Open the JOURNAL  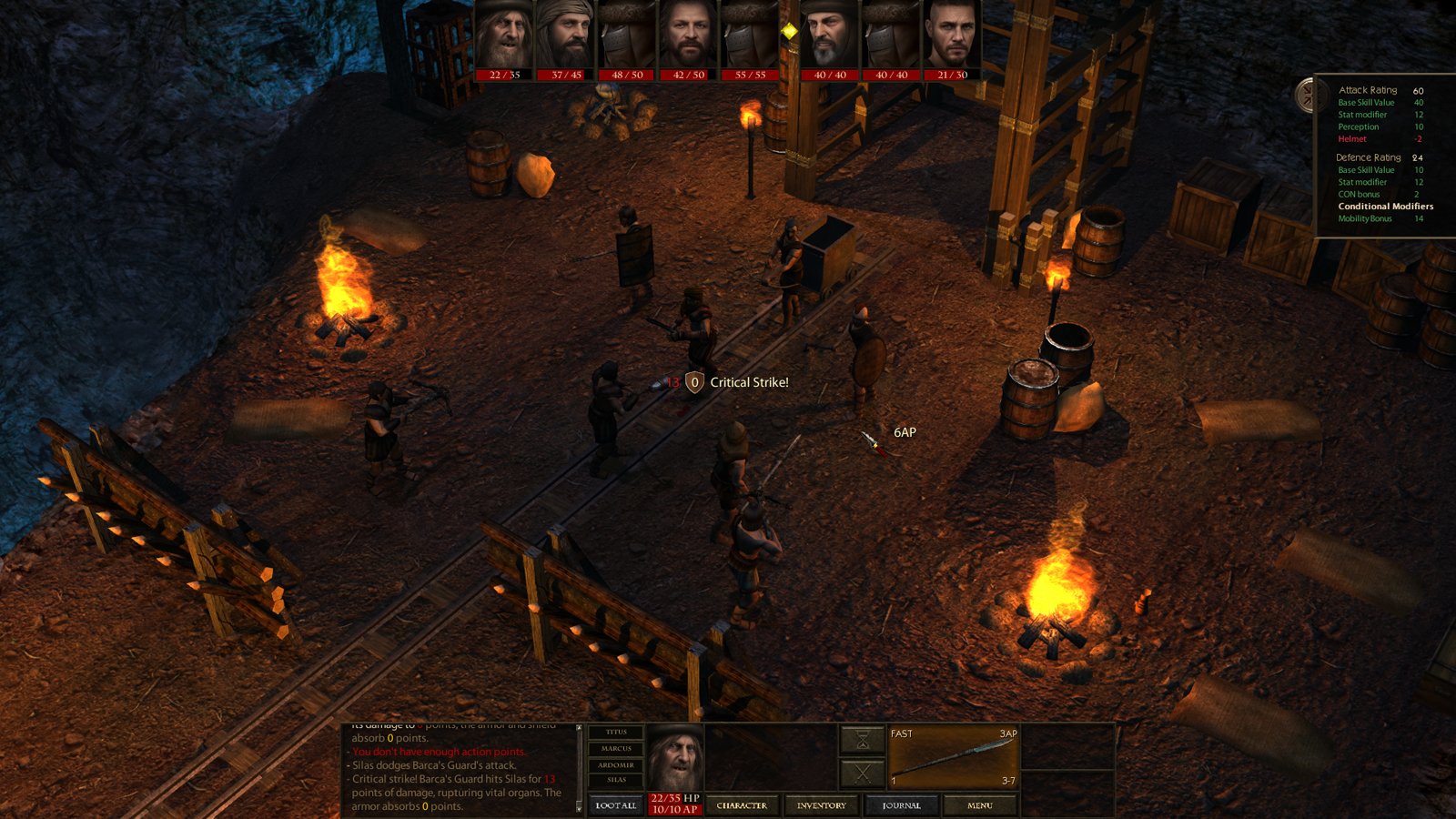pos(904,805)
